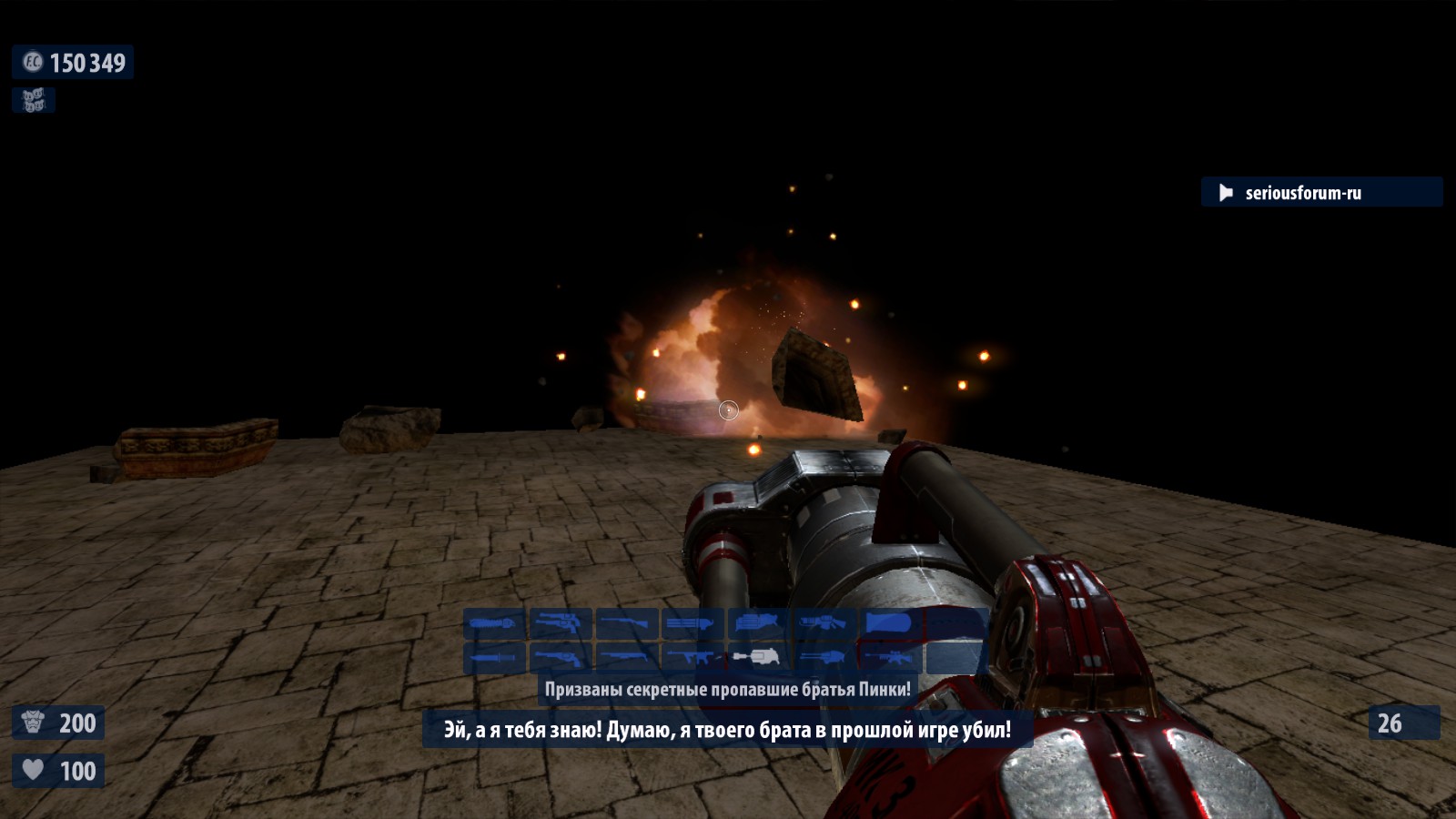Image resolution: width=1456 pixels, height=819 pixels.
Task: Switch to the dual revolvers slot
Action: tap(561, 624)
